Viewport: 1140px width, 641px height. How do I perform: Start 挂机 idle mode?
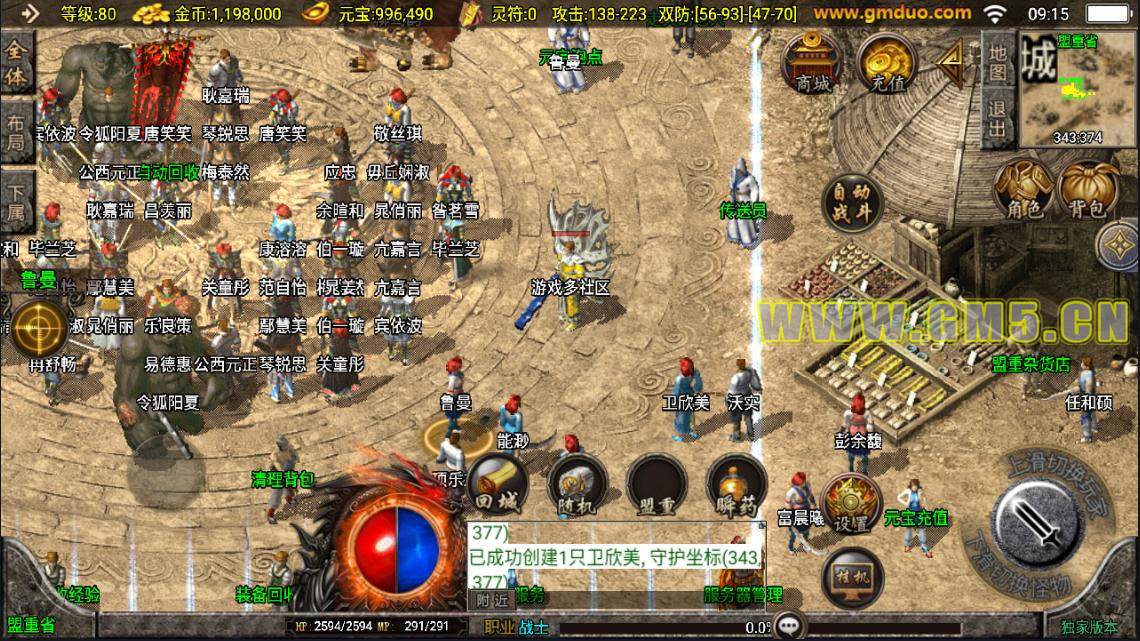(x=851, y=579)
